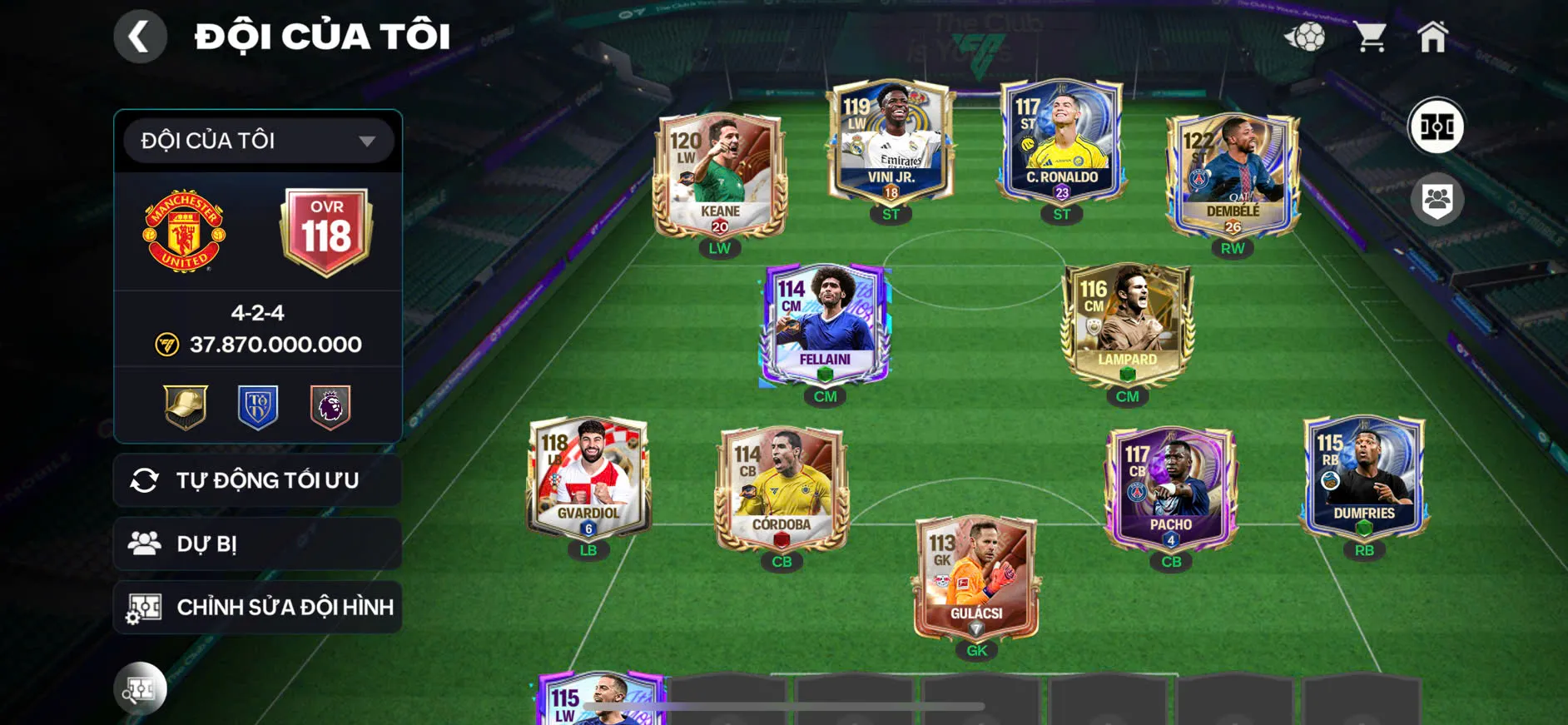
Task: Open CHỈNH SỬA ĐỘI HÌNH lineup editor
Action: (x=256, y=607)
